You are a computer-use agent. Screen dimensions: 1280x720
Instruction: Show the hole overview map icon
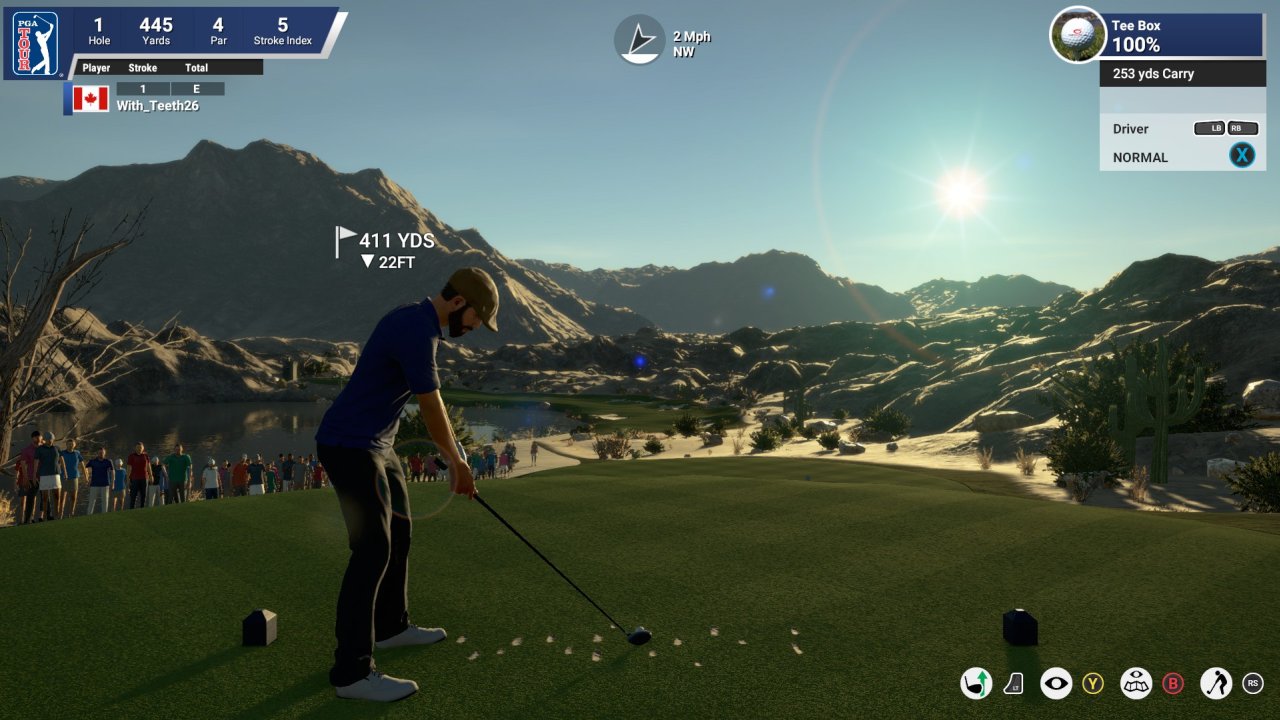point(1136,683)
